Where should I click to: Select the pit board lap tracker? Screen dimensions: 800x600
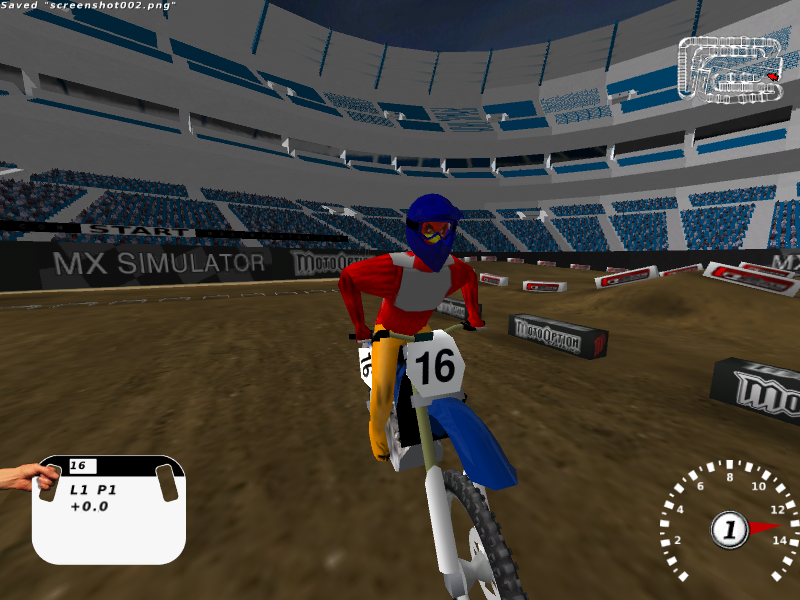click(109, 508)
